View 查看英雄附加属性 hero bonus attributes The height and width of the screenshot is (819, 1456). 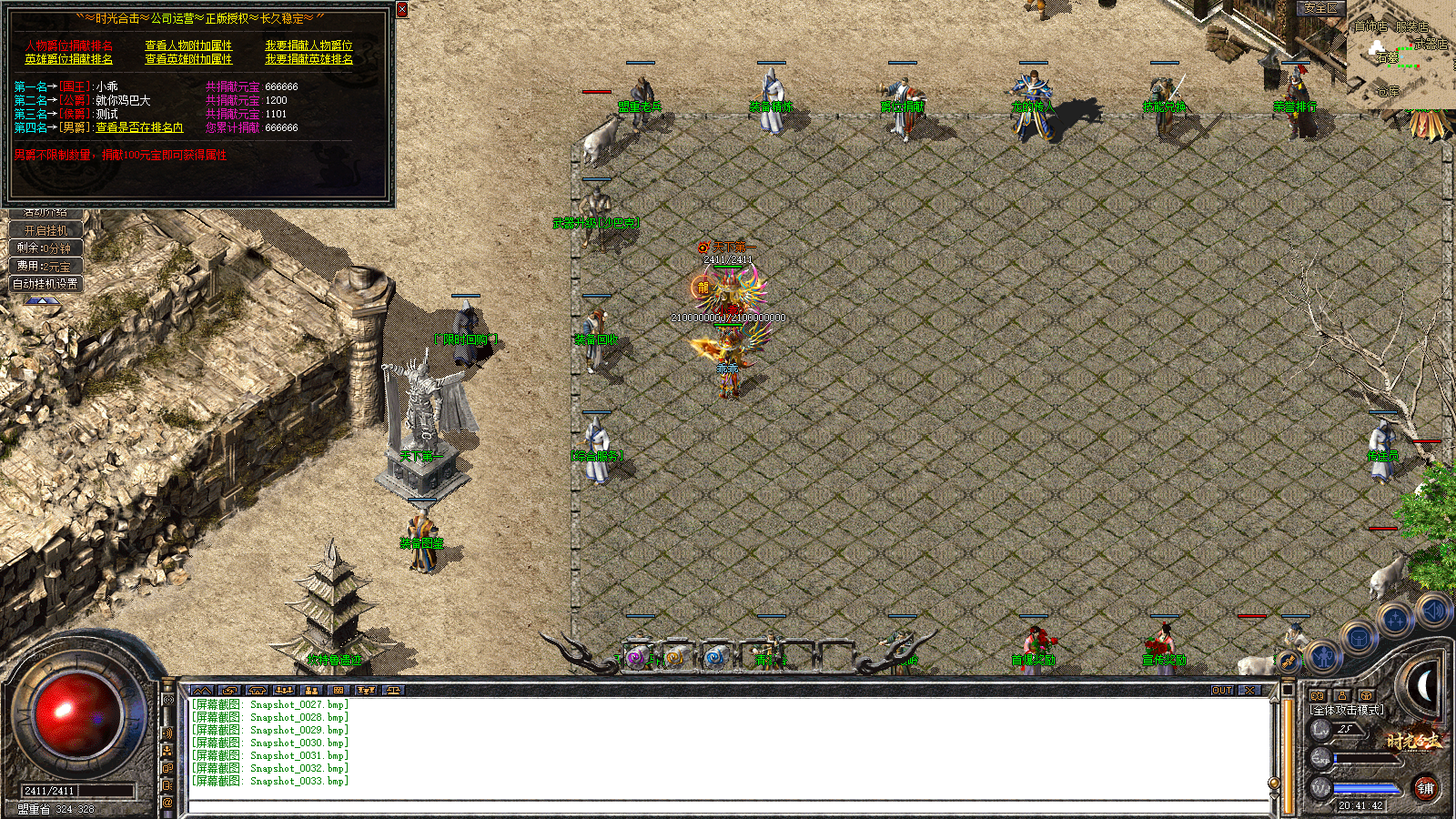pos(188,59)
